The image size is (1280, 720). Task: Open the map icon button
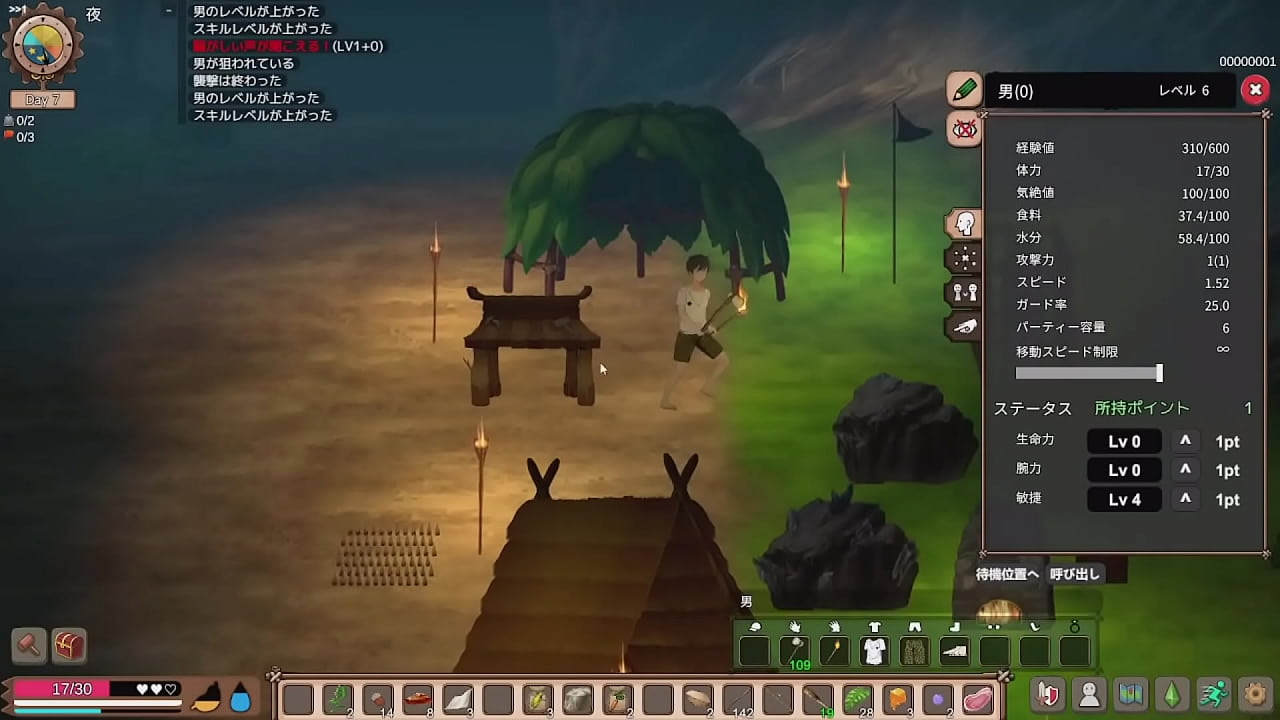1131,694
